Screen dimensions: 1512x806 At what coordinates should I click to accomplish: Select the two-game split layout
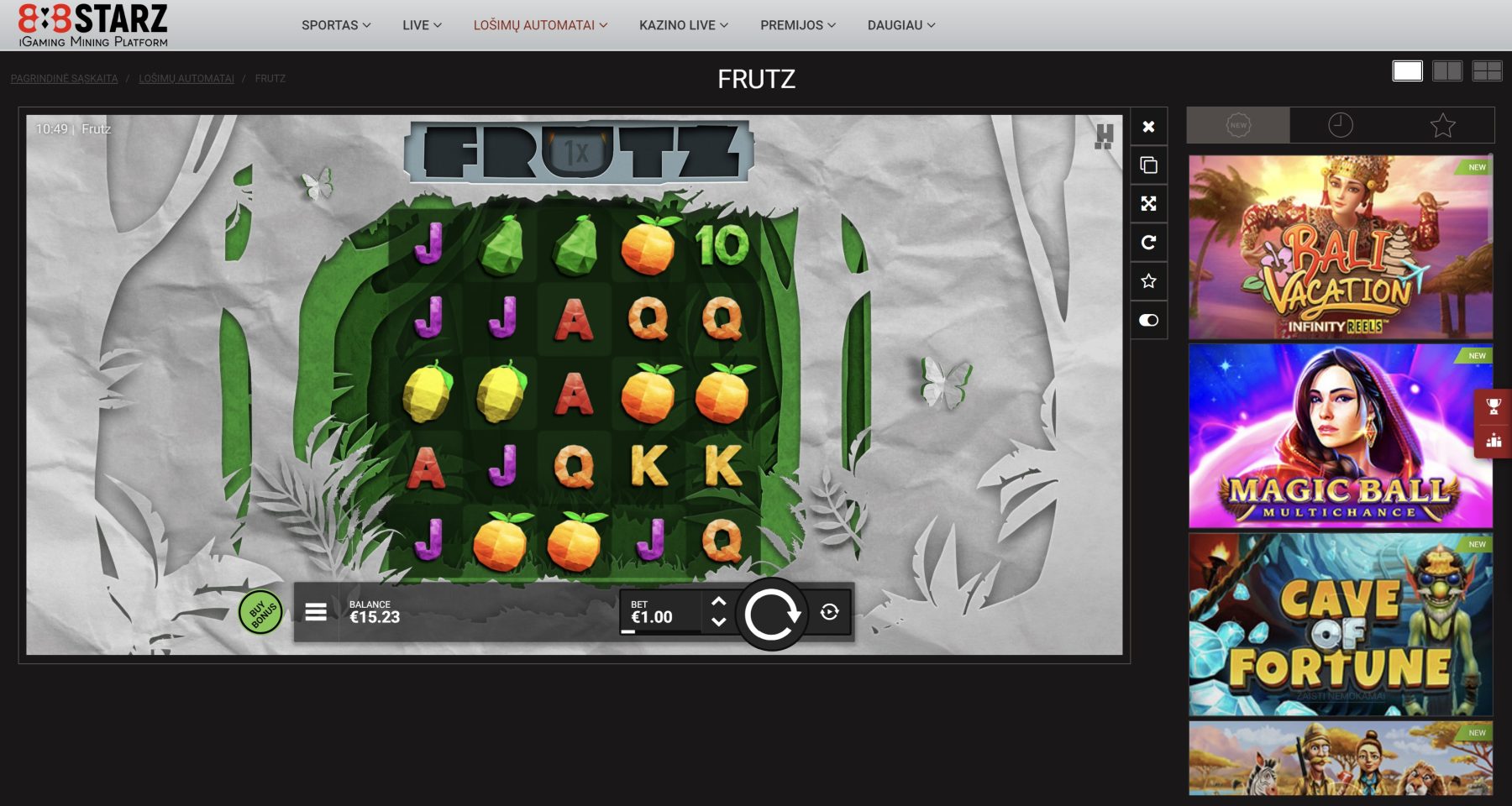click(x=1446, y=71)
